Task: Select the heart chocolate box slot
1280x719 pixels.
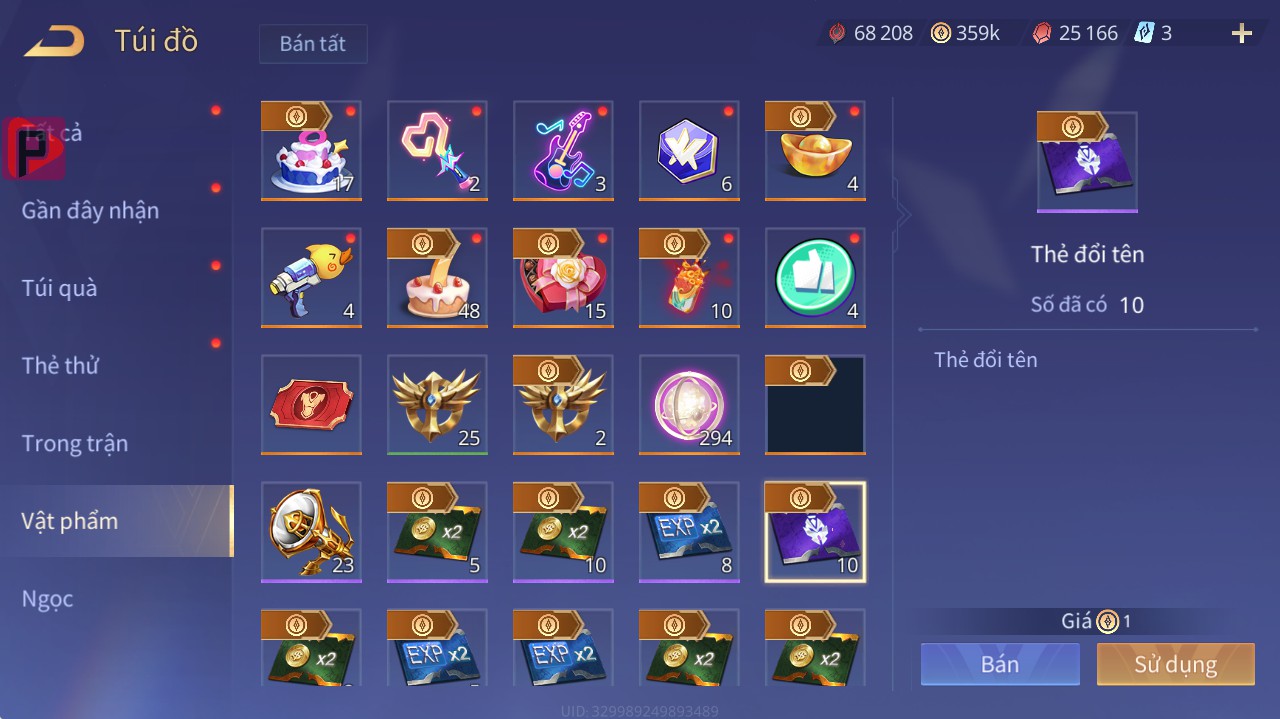Action: point(563,277)
